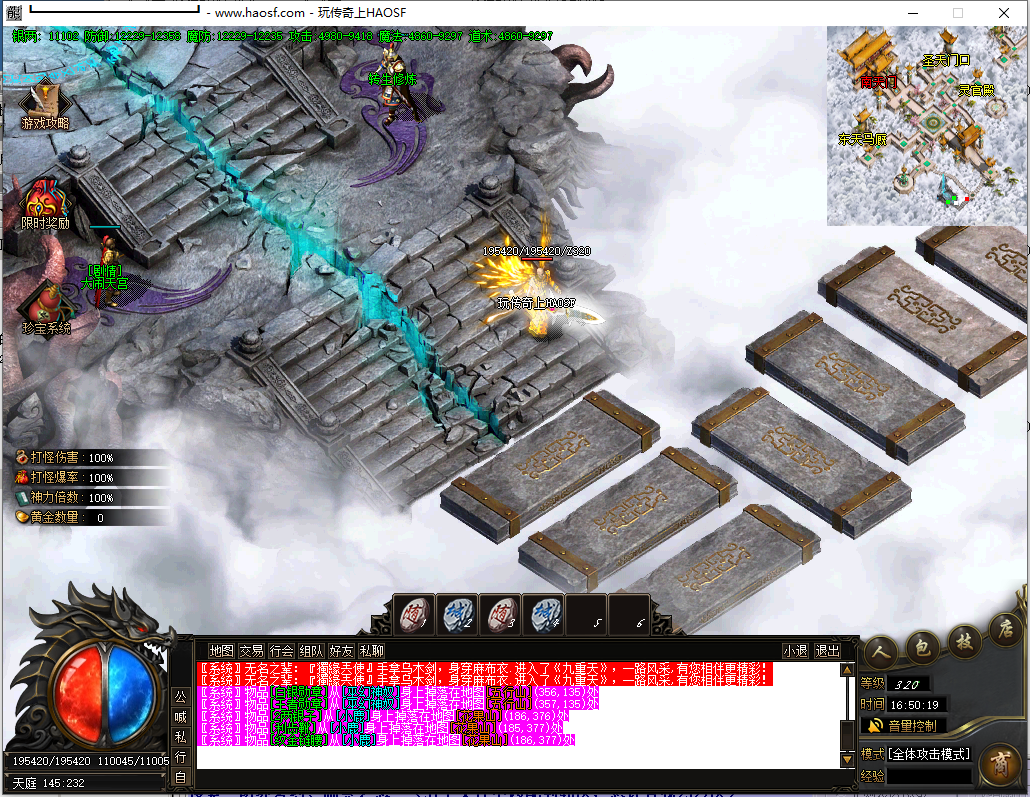Show the 组队 team chat tab
This screenshot has width=1030, height=797.
311,651
